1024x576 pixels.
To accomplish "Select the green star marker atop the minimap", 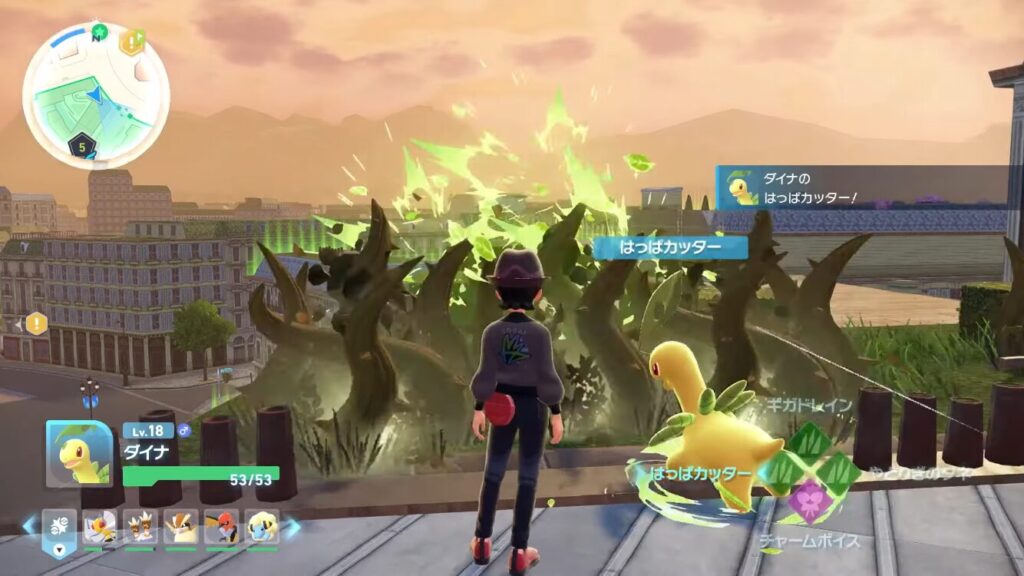I will coord(99,32).
